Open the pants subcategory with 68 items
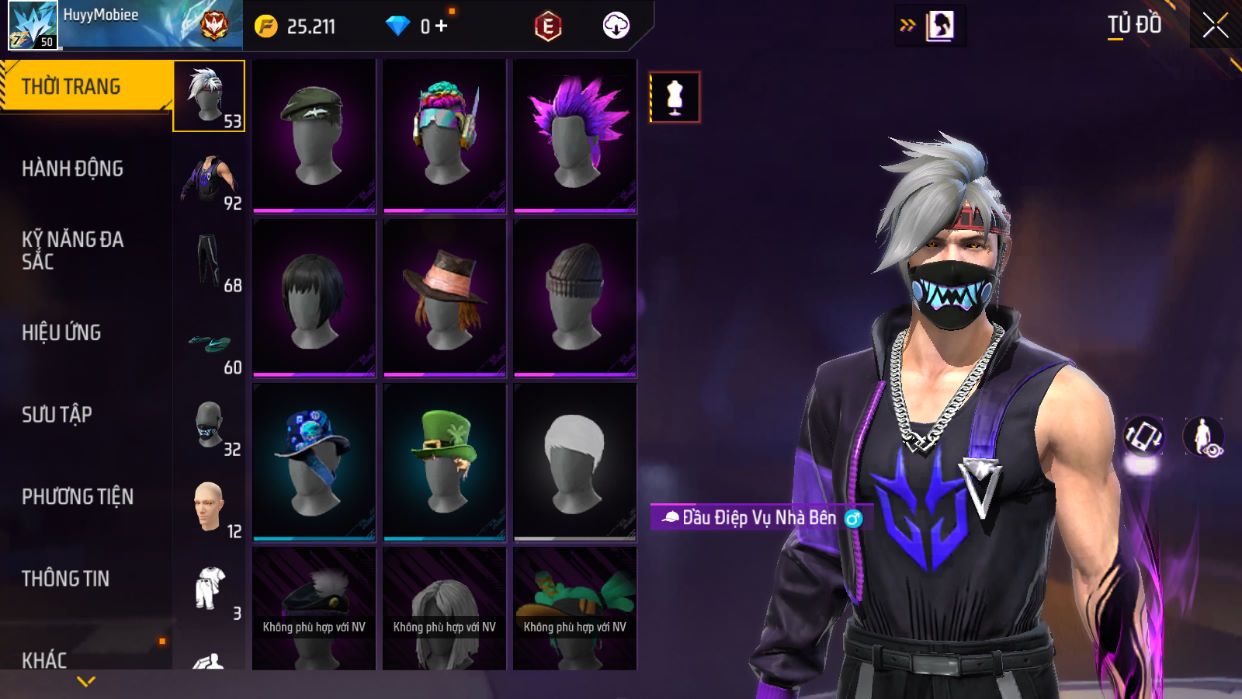1242x699 pixels. (209, 262)
